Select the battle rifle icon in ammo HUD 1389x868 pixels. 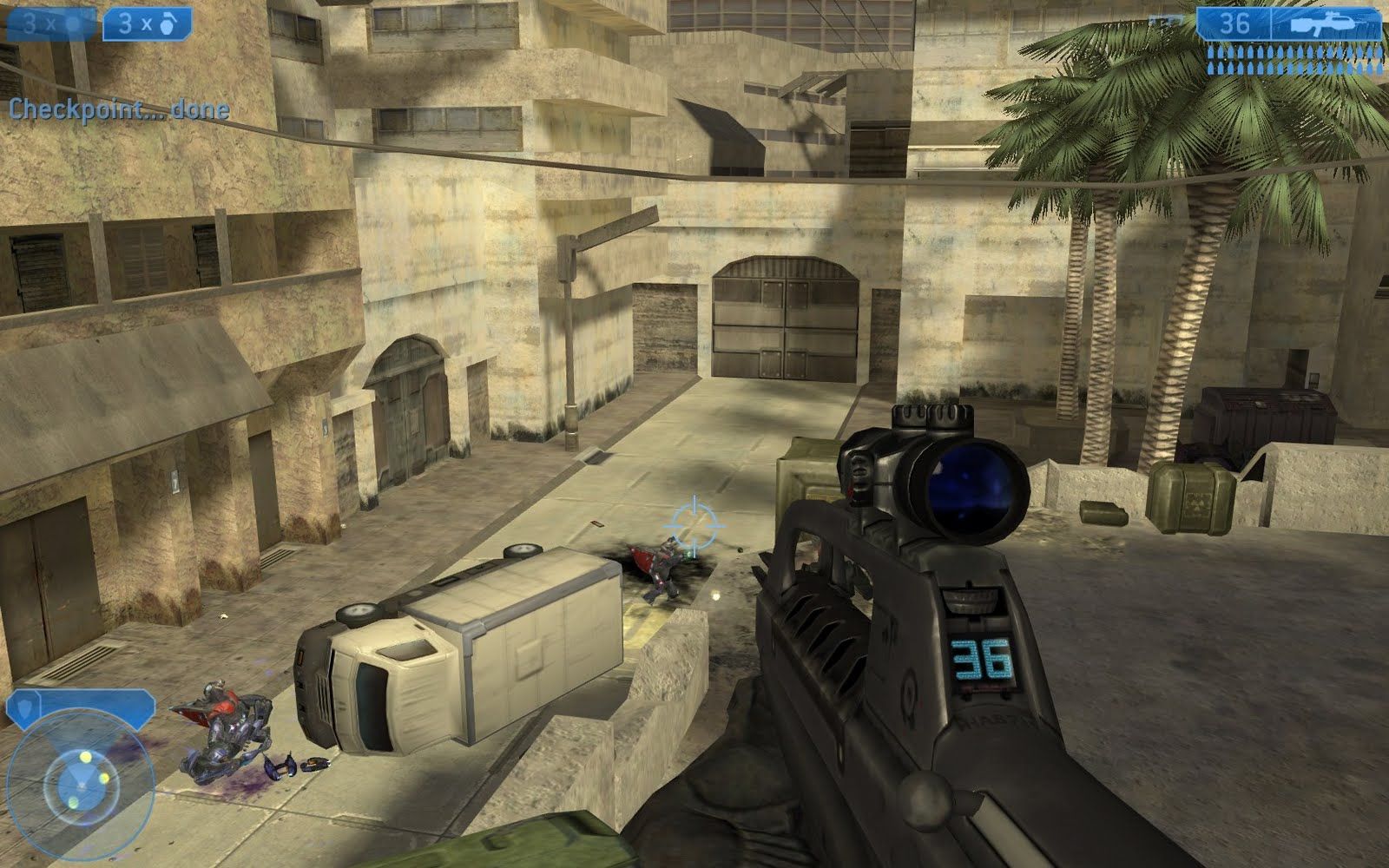click(1320, 24)
